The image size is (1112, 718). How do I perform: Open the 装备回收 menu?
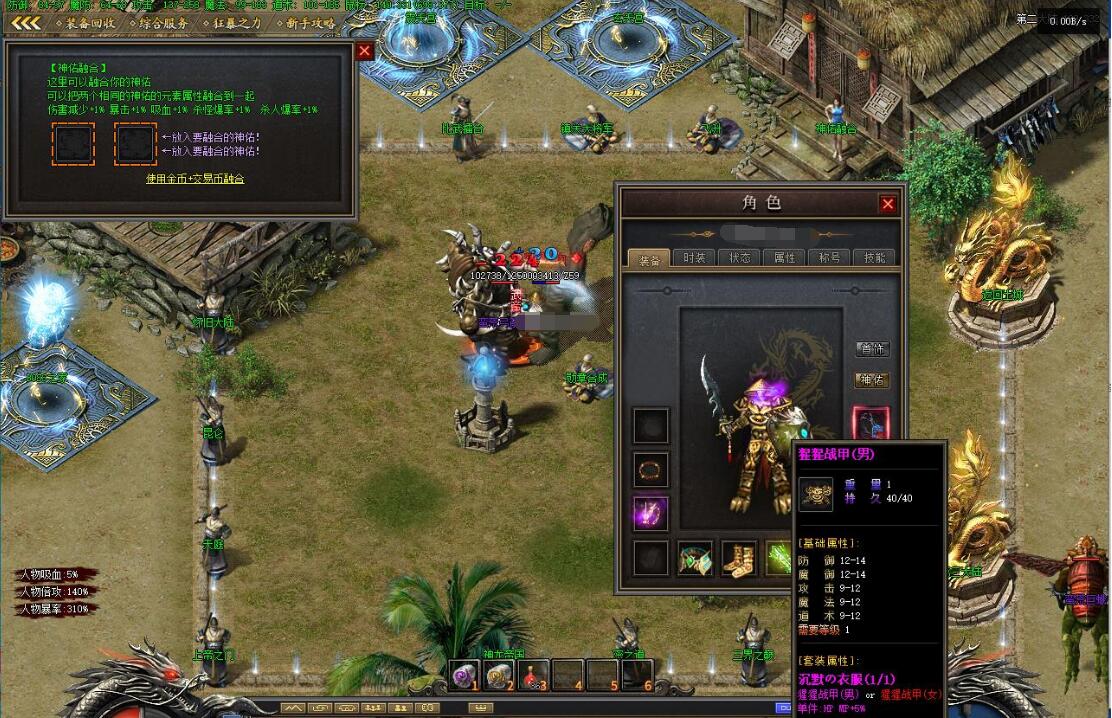(85, 23)
